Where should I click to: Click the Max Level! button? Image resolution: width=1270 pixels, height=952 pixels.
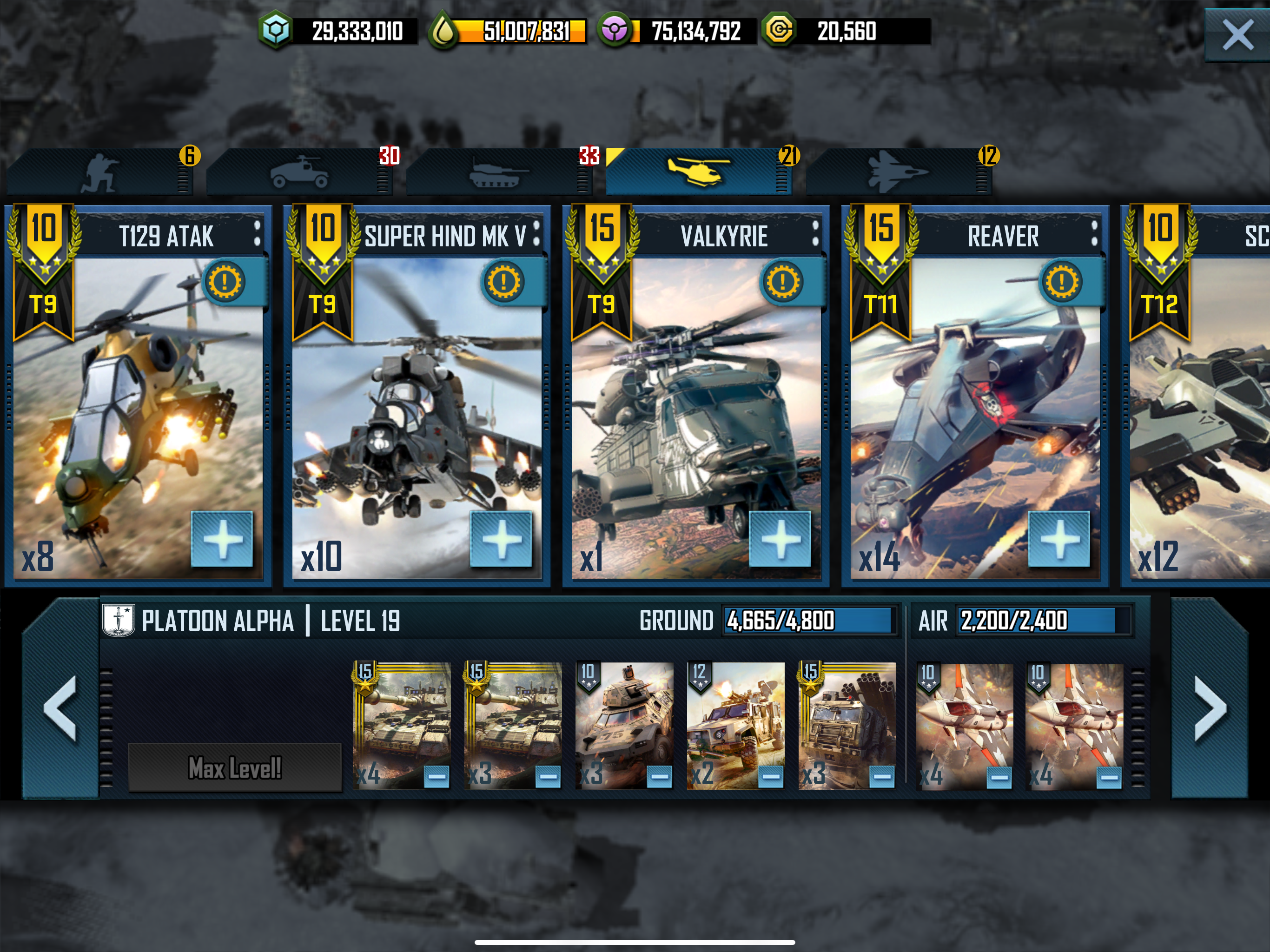click(x=235, y=767)
